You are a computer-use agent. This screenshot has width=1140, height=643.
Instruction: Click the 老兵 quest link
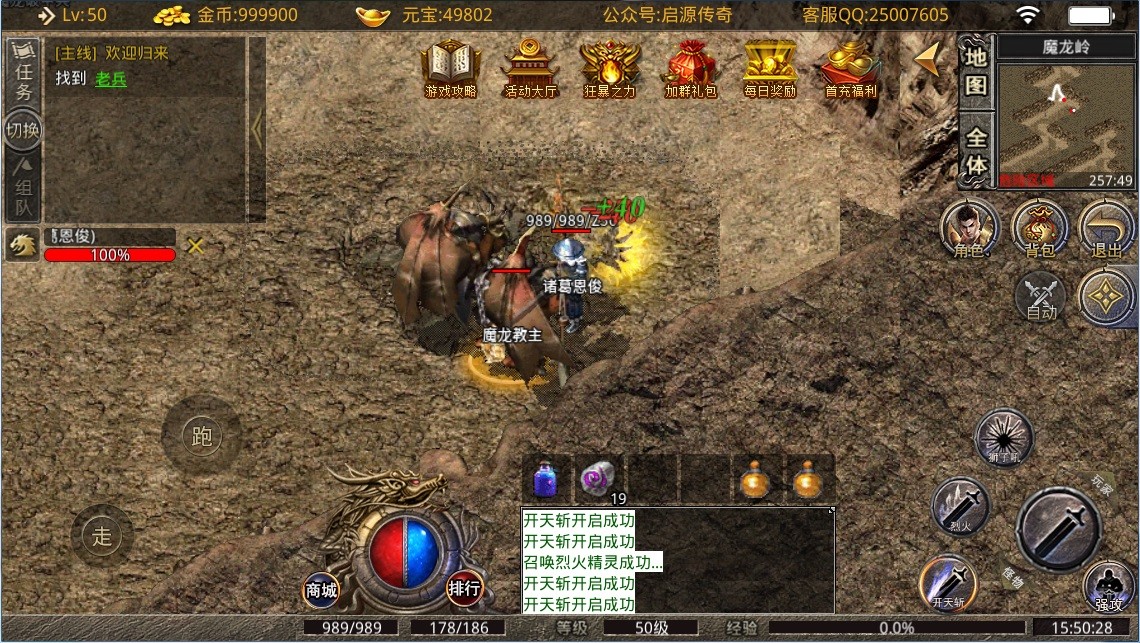point(111,80)
